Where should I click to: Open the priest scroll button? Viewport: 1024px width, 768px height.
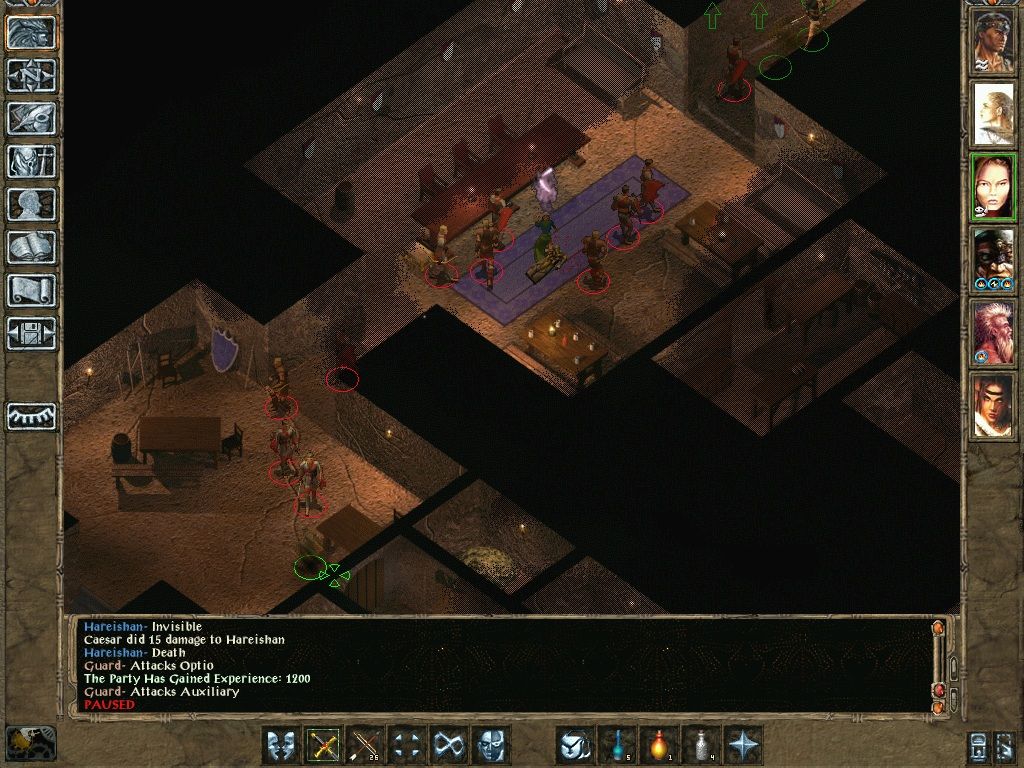[31, 290]
